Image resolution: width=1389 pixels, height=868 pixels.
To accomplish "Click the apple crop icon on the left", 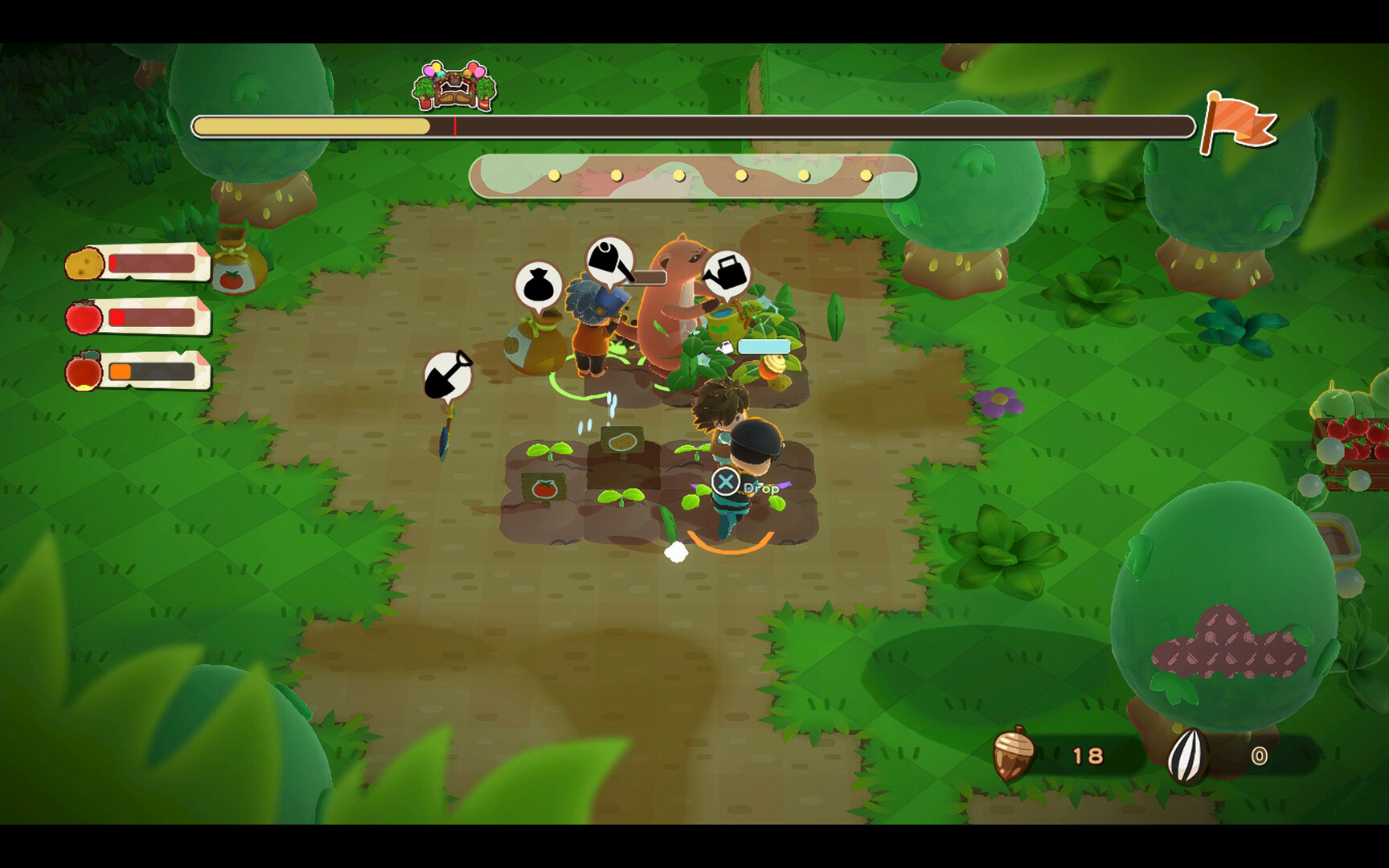I will pos(84,371).
